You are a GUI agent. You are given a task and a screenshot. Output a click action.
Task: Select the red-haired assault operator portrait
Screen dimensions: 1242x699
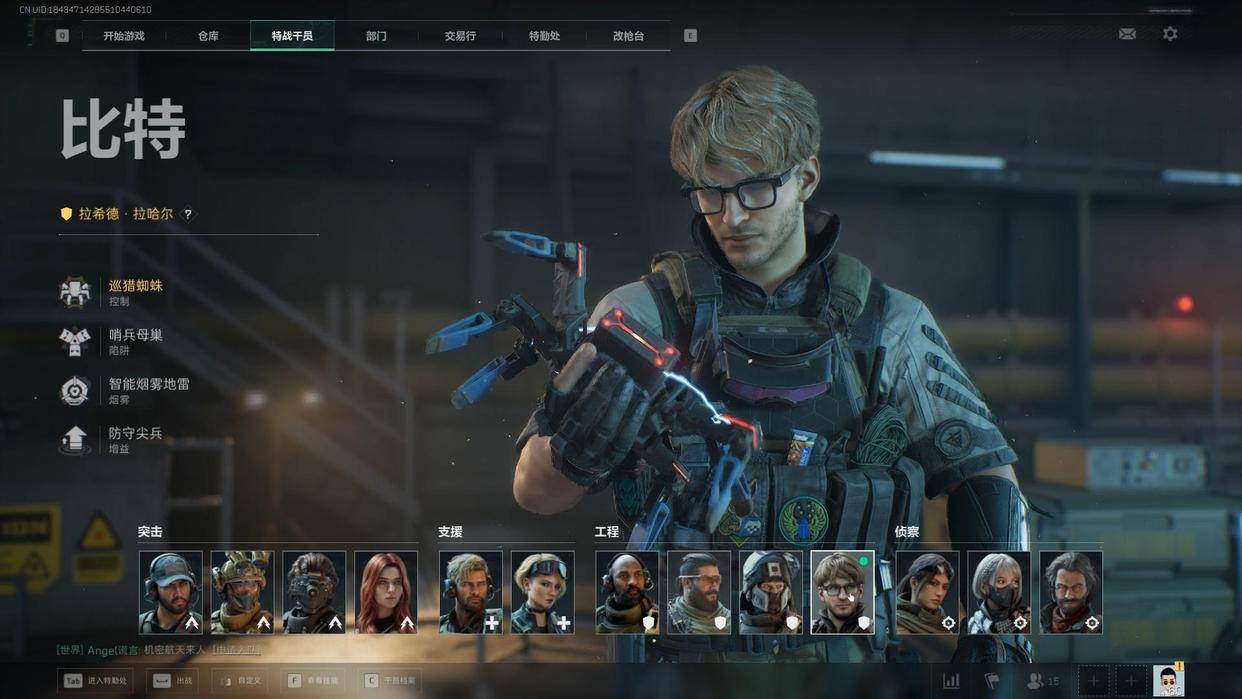386,592
